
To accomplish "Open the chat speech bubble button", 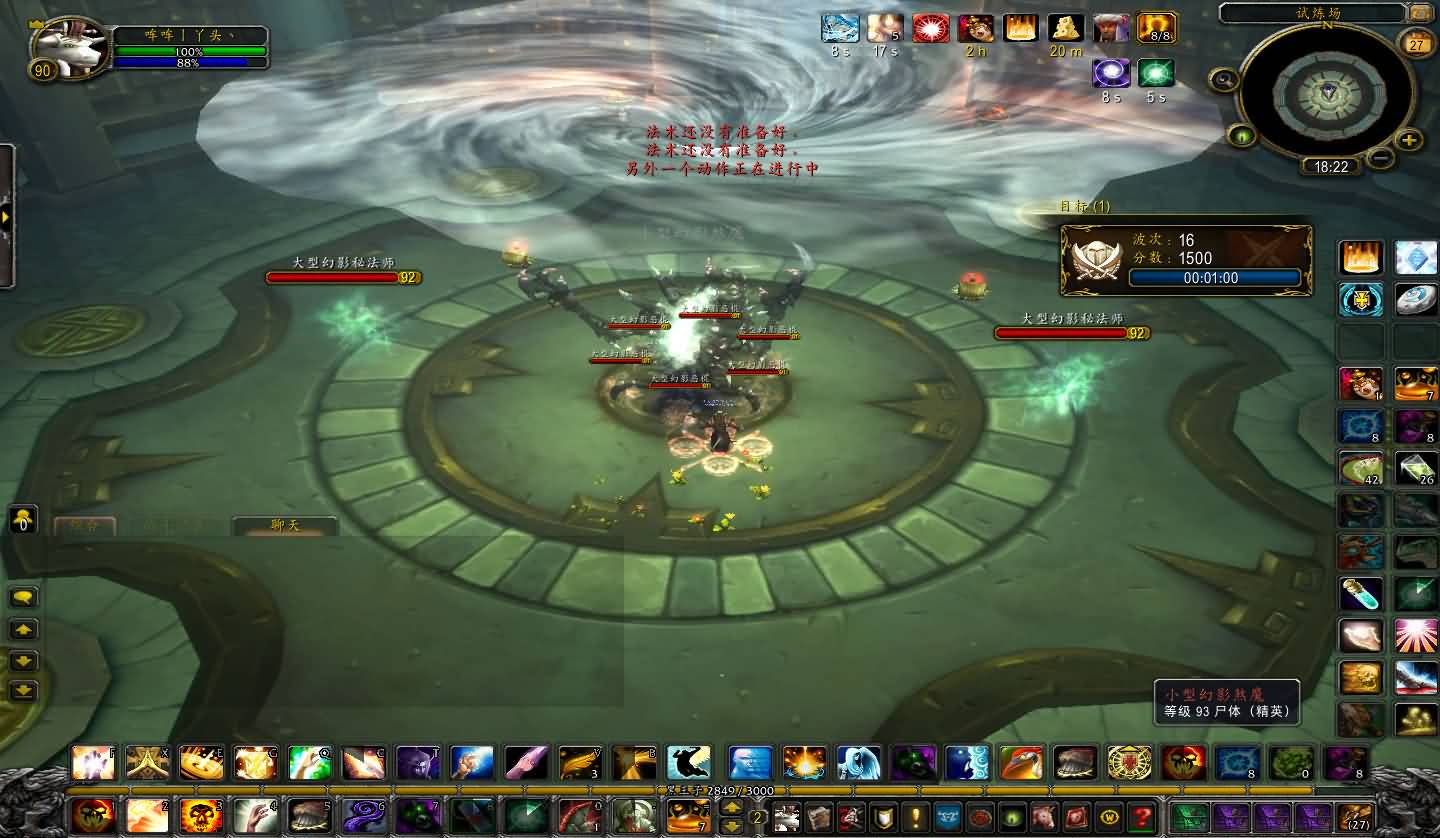I will pos(23,597).
